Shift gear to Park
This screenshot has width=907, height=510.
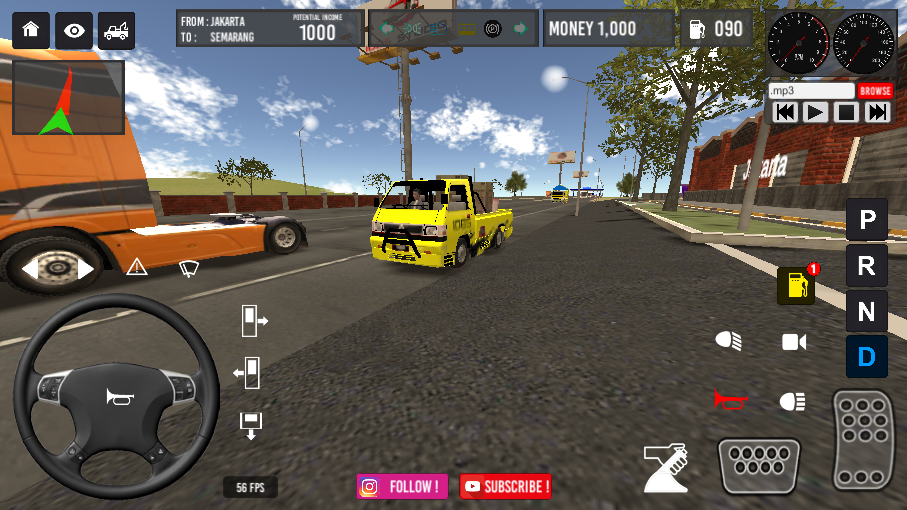(x=866, y=219)
